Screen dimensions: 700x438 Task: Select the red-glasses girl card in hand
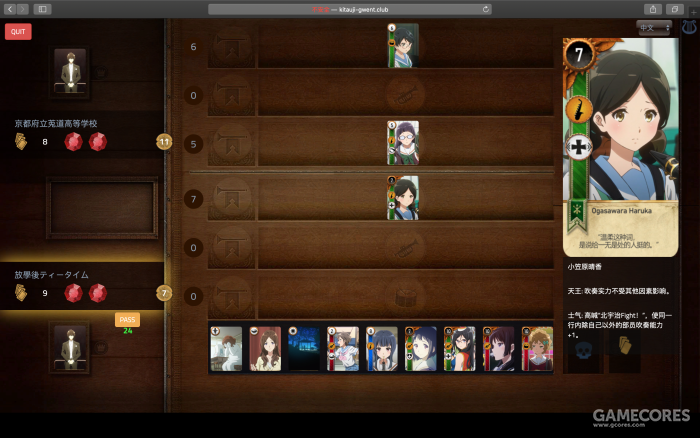pos(460,349)
